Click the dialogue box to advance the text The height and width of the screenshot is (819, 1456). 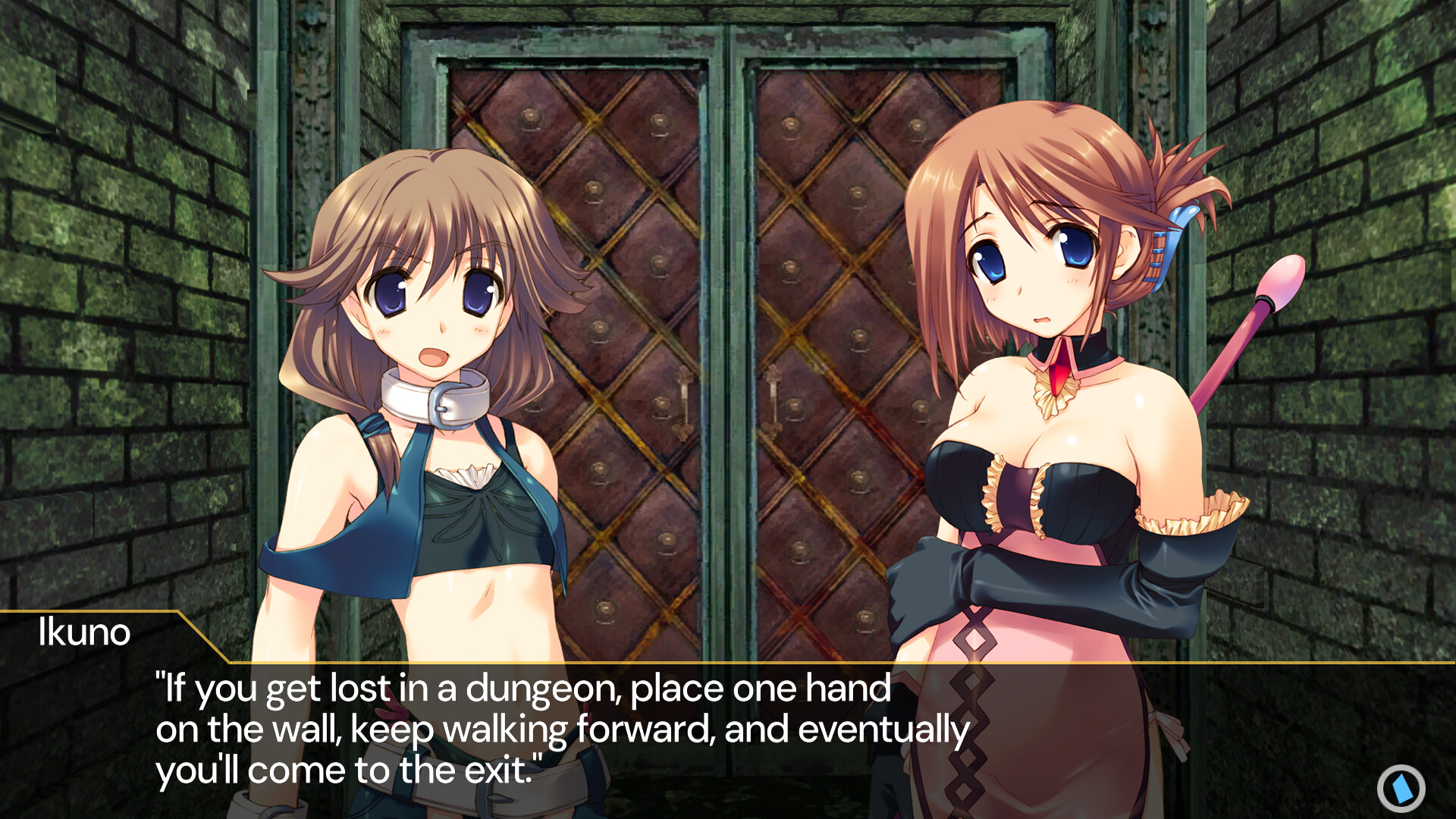click(728, 728)
